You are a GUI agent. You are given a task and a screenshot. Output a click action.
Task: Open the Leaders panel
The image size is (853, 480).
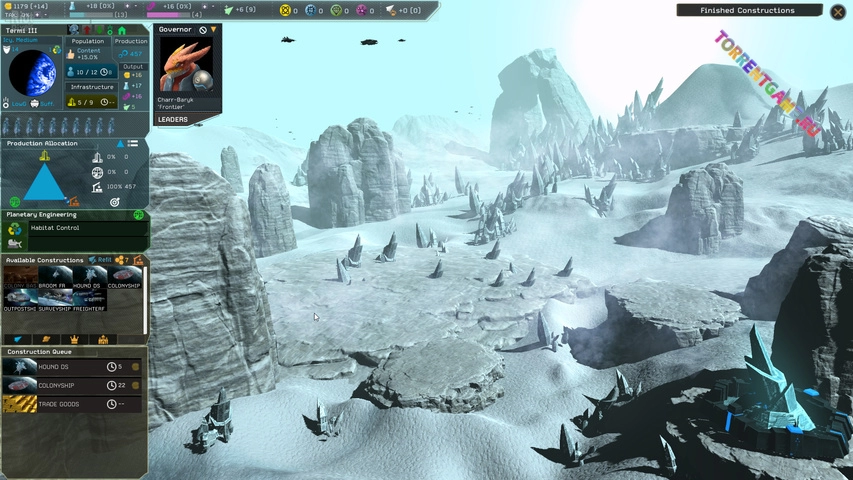174,120
